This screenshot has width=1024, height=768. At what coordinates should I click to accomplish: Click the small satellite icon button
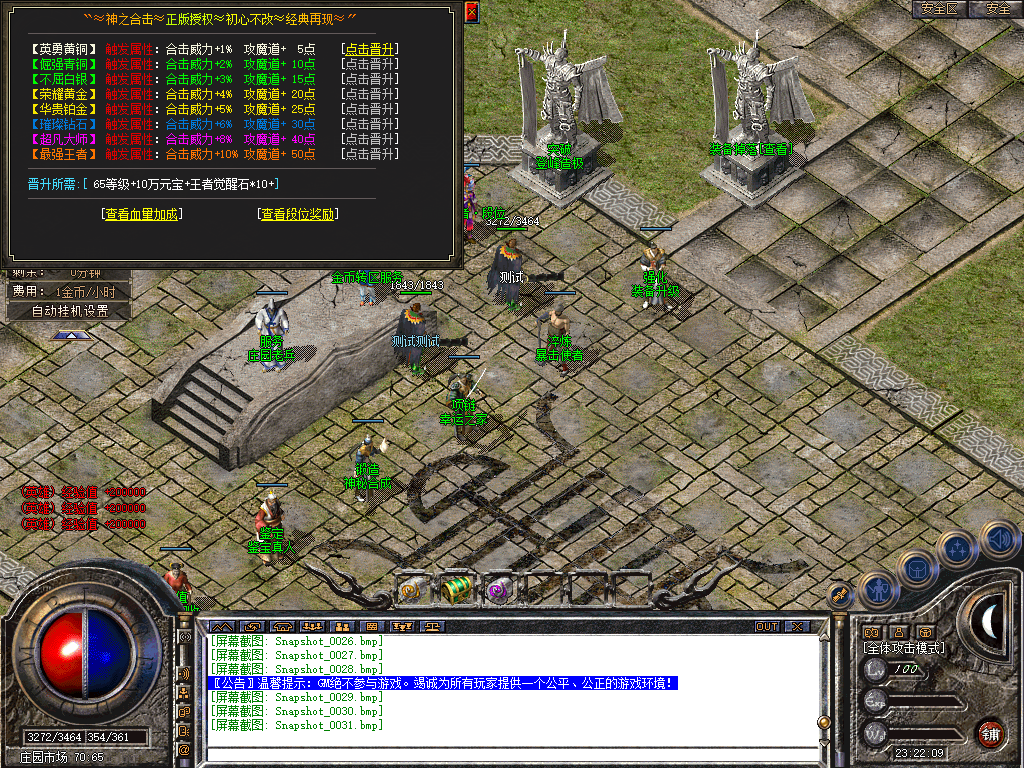click(840, 596)
